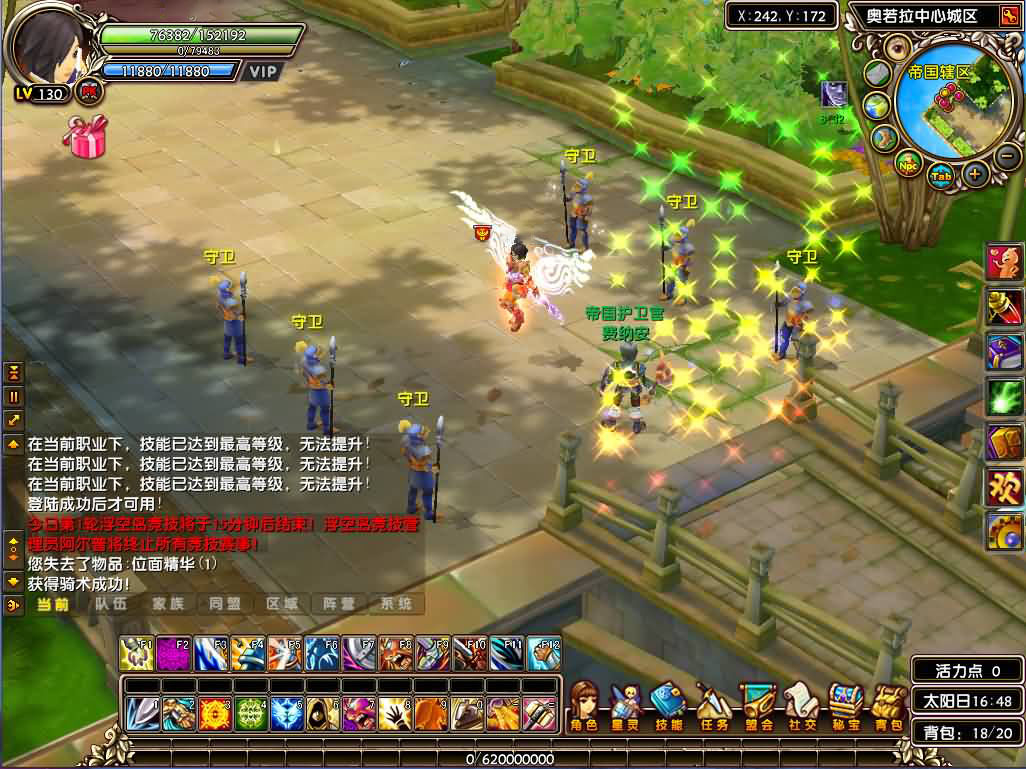Click the VIP button
The image size is (1026, 769).
tap(263, 72)
